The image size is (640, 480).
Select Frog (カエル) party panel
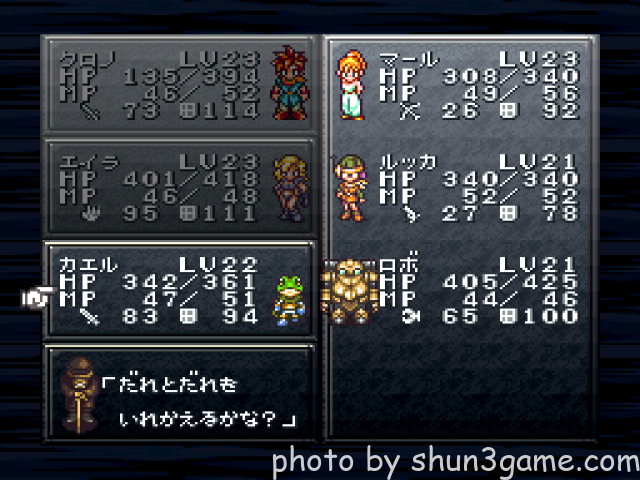point(179,290)
